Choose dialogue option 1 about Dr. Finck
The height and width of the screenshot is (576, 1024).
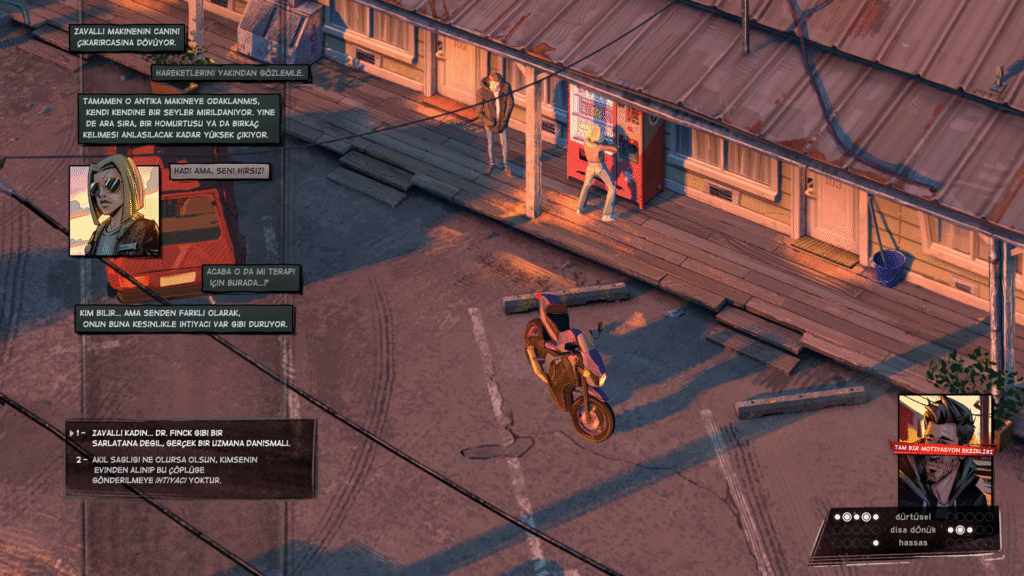click(x=190, y=437)
